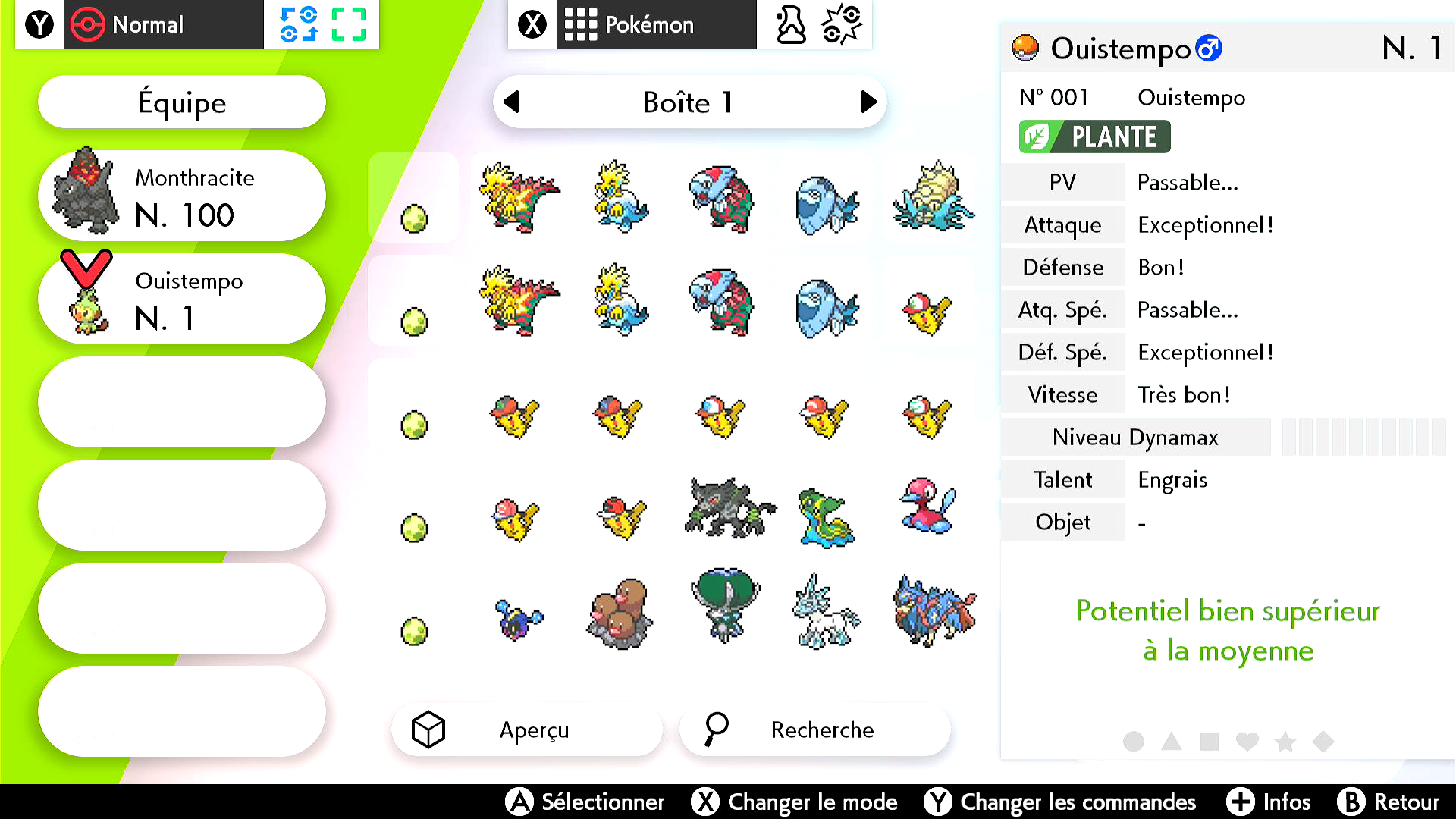This screenshot has height=819, width=1456.
Task: Toggle the heart marking on Ouistempo
Action: point(1247,741)
